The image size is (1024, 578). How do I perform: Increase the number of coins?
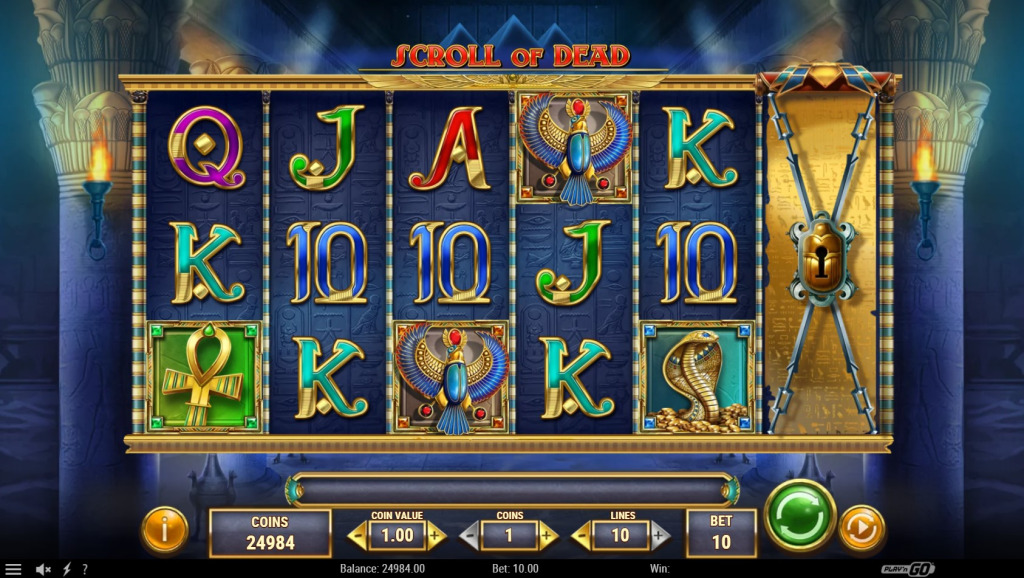click(548, 536)
